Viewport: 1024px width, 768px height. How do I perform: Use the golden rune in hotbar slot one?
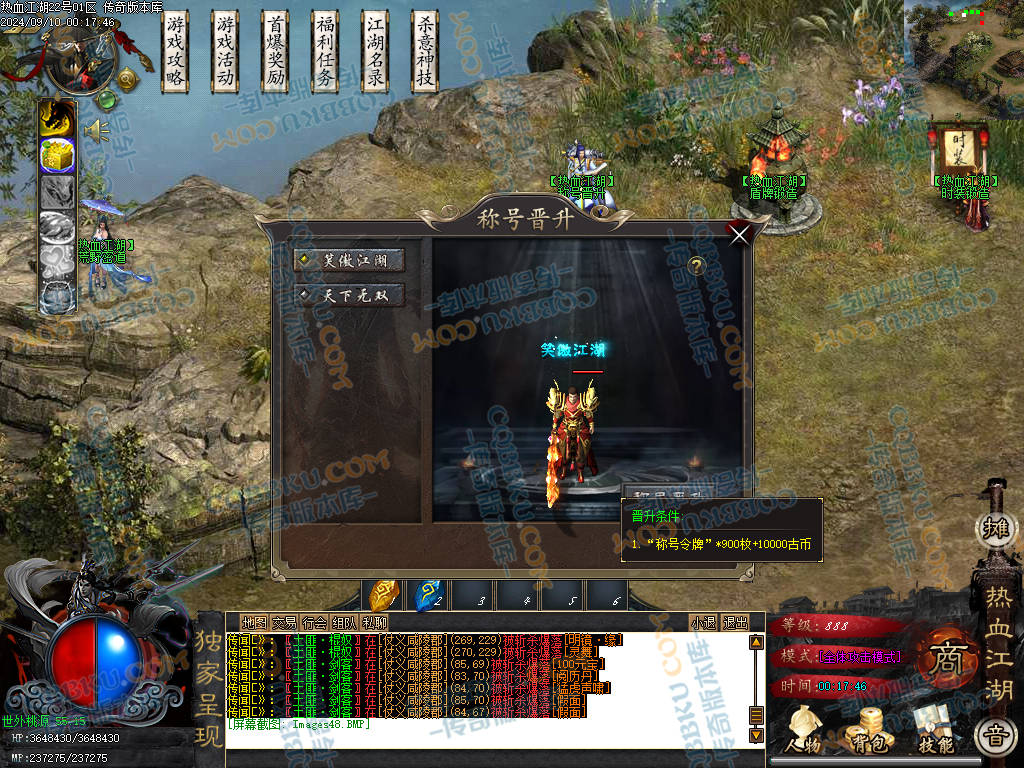385,595
